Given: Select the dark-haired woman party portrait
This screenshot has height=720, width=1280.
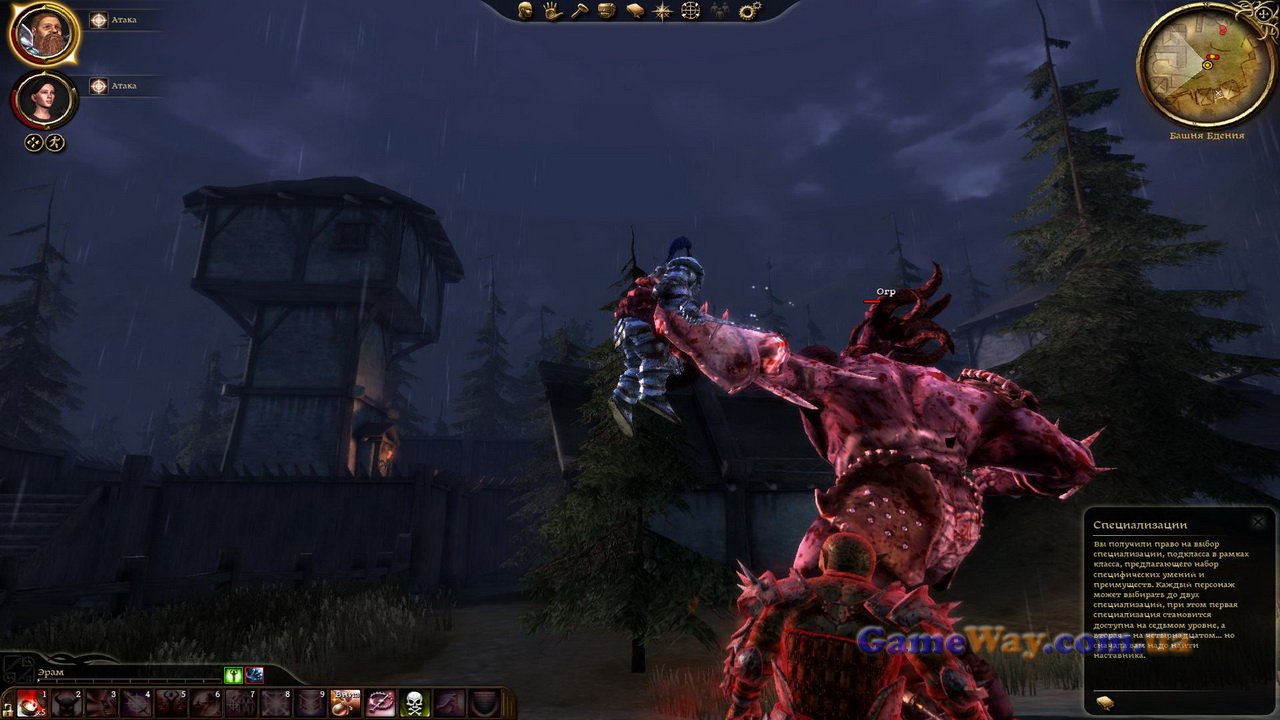Looking at the screenshot, I should [x=43, y=99].
